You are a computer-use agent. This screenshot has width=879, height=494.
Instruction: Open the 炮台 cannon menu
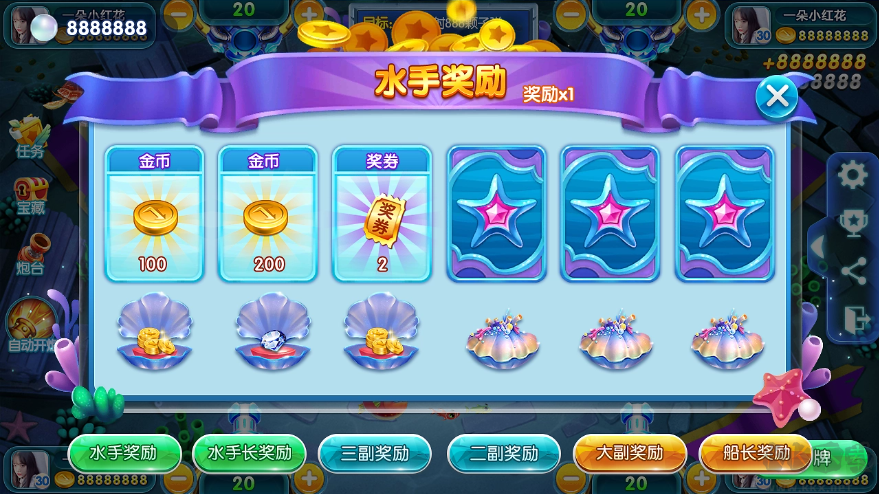[30, 254]
